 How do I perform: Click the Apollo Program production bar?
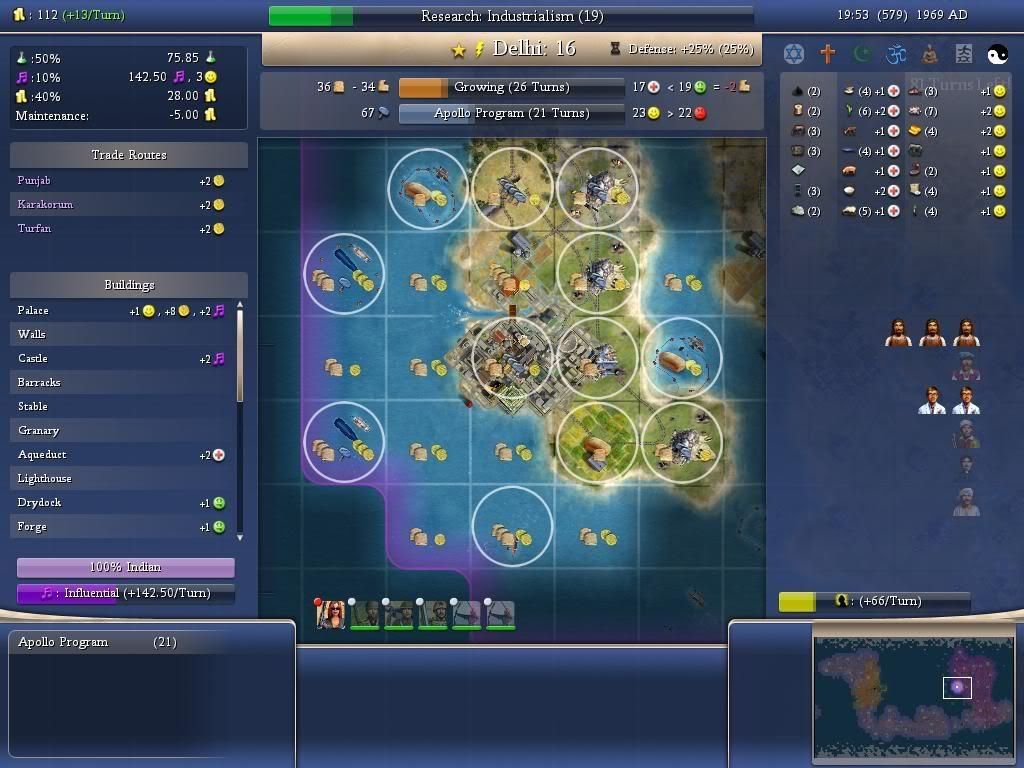click(512, 114)
